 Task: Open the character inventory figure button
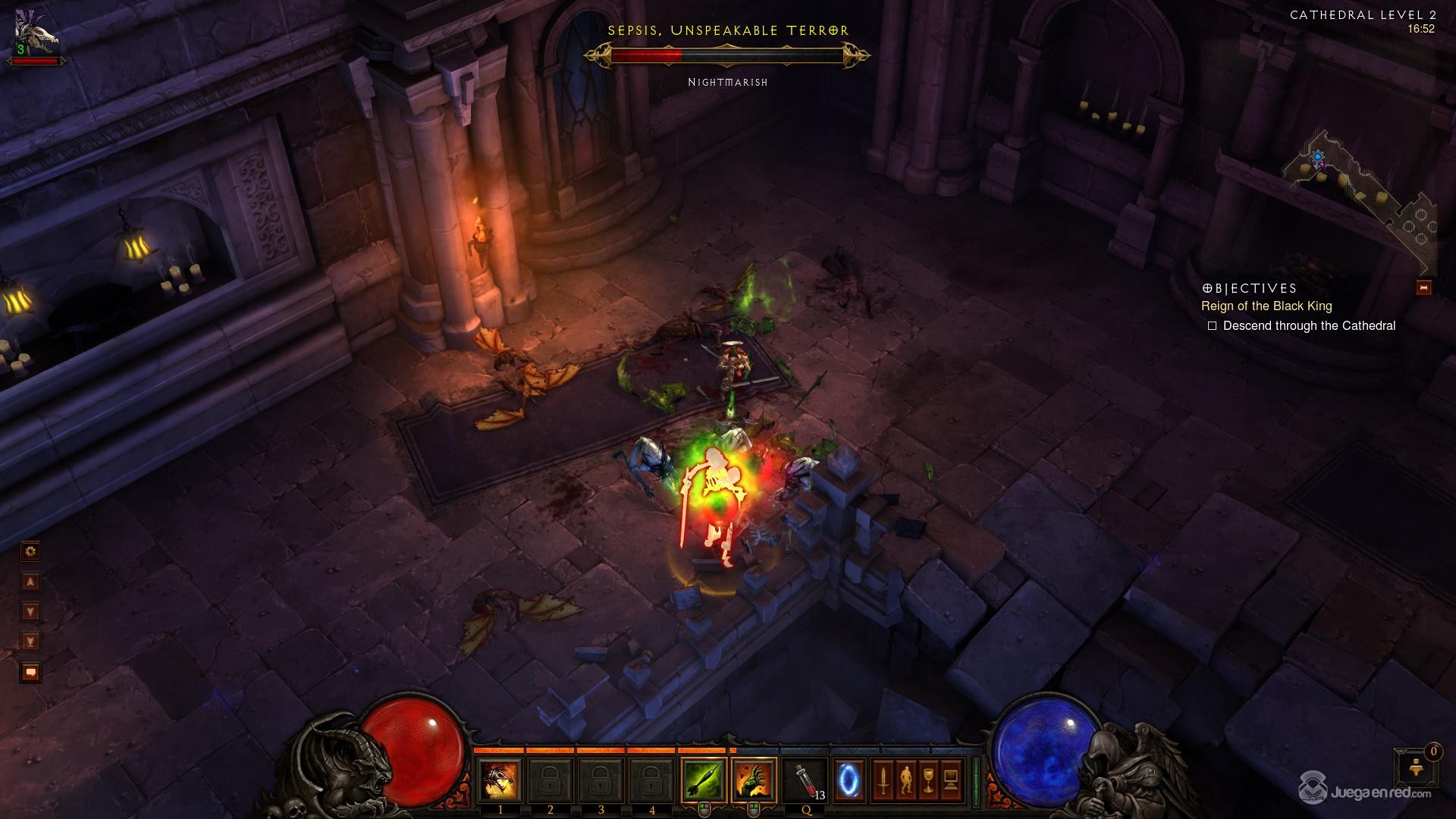coord(905,780)
